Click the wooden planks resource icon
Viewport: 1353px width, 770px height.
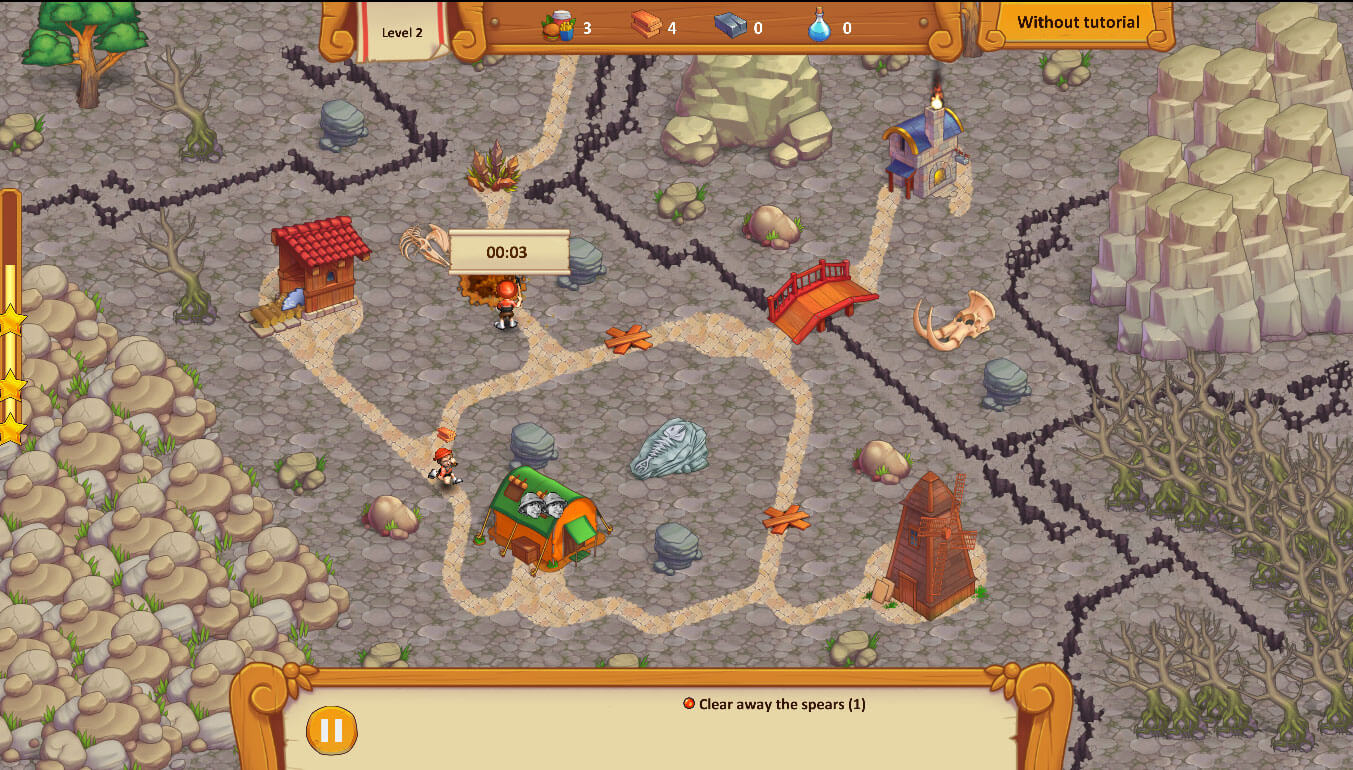(x=646, y=27)
